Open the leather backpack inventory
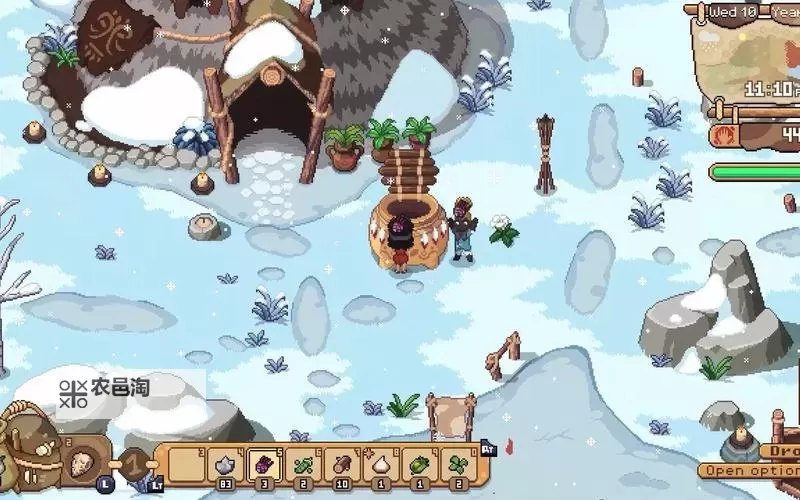This screenshot has width=800, height=500. (27, 445)
